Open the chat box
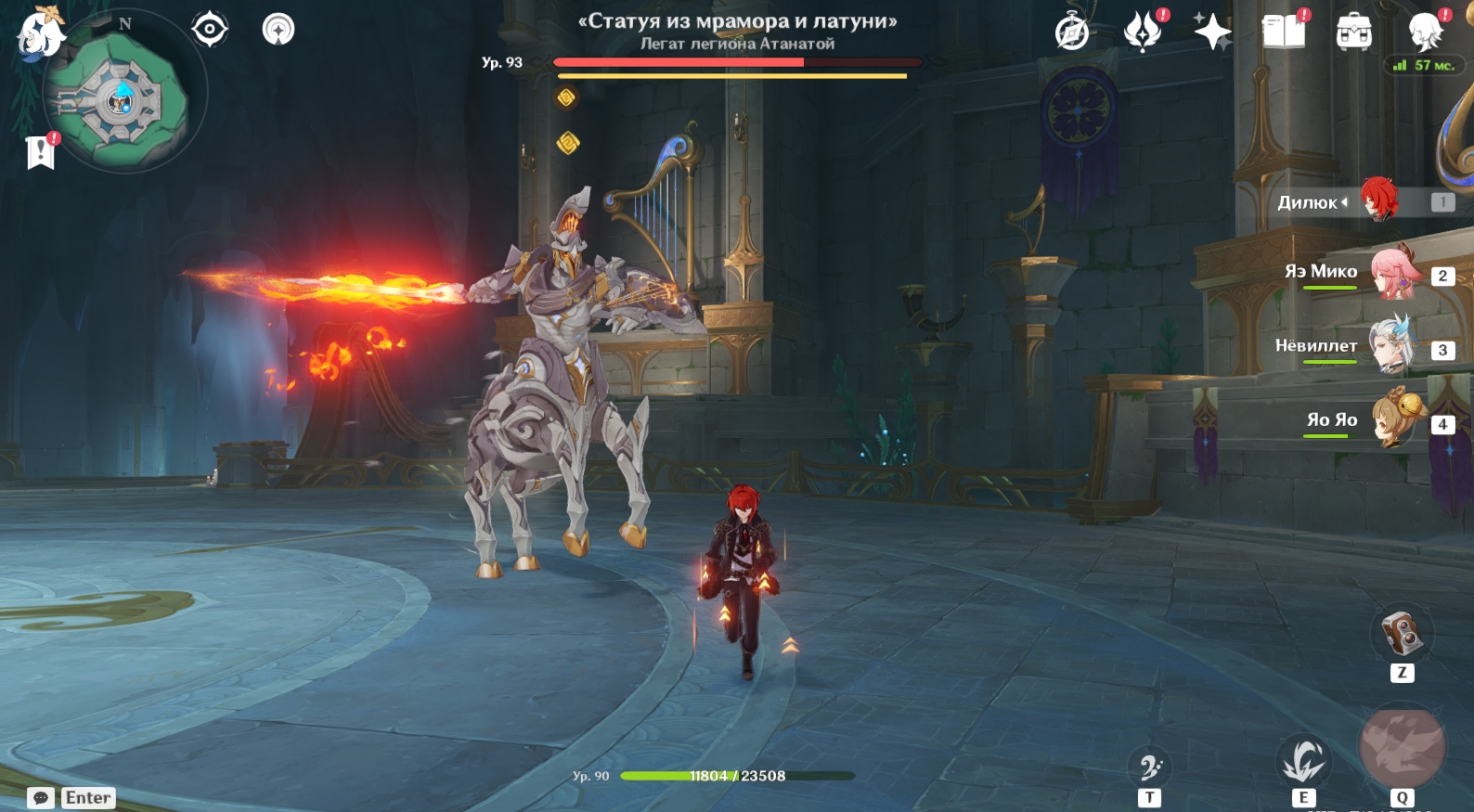The width and height of the screenshot is (1474, 812). (41, 798)
